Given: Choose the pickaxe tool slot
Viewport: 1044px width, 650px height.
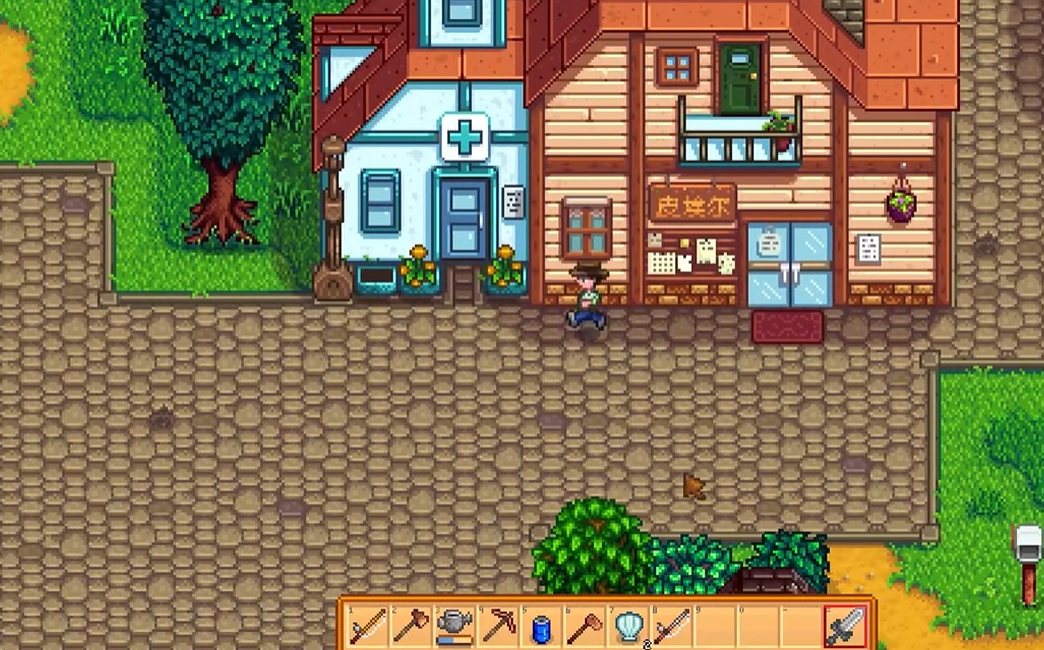Looking at the screenshot, I should (498, 627).
